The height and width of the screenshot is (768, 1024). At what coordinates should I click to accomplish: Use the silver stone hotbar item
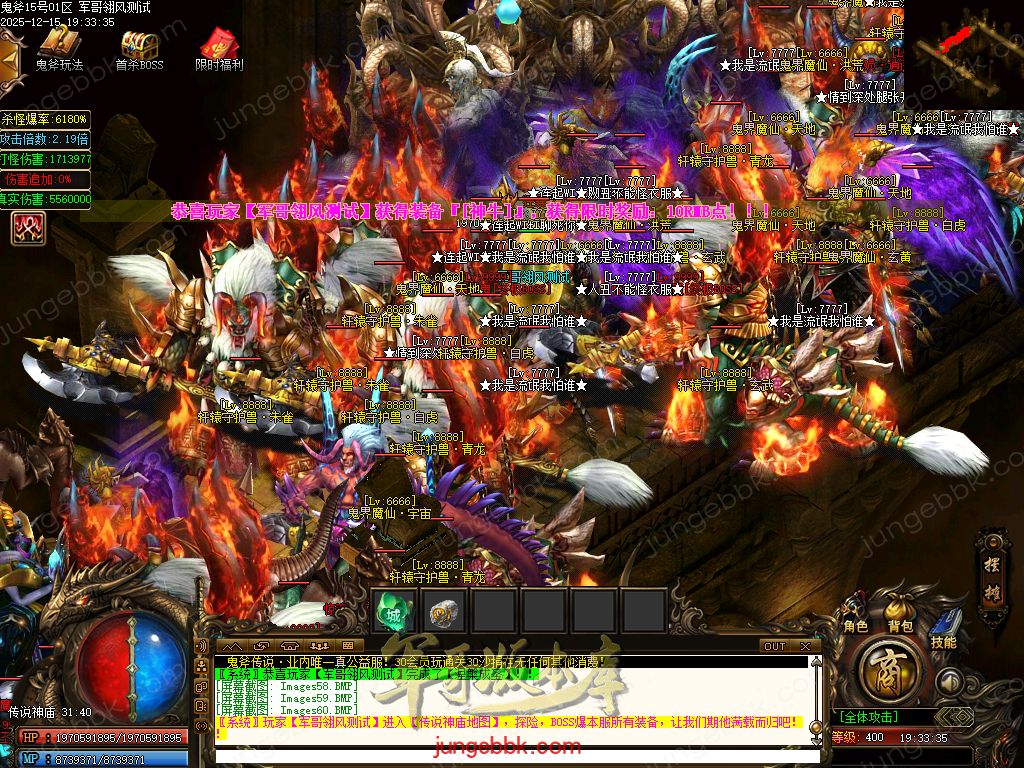[445, 611]
